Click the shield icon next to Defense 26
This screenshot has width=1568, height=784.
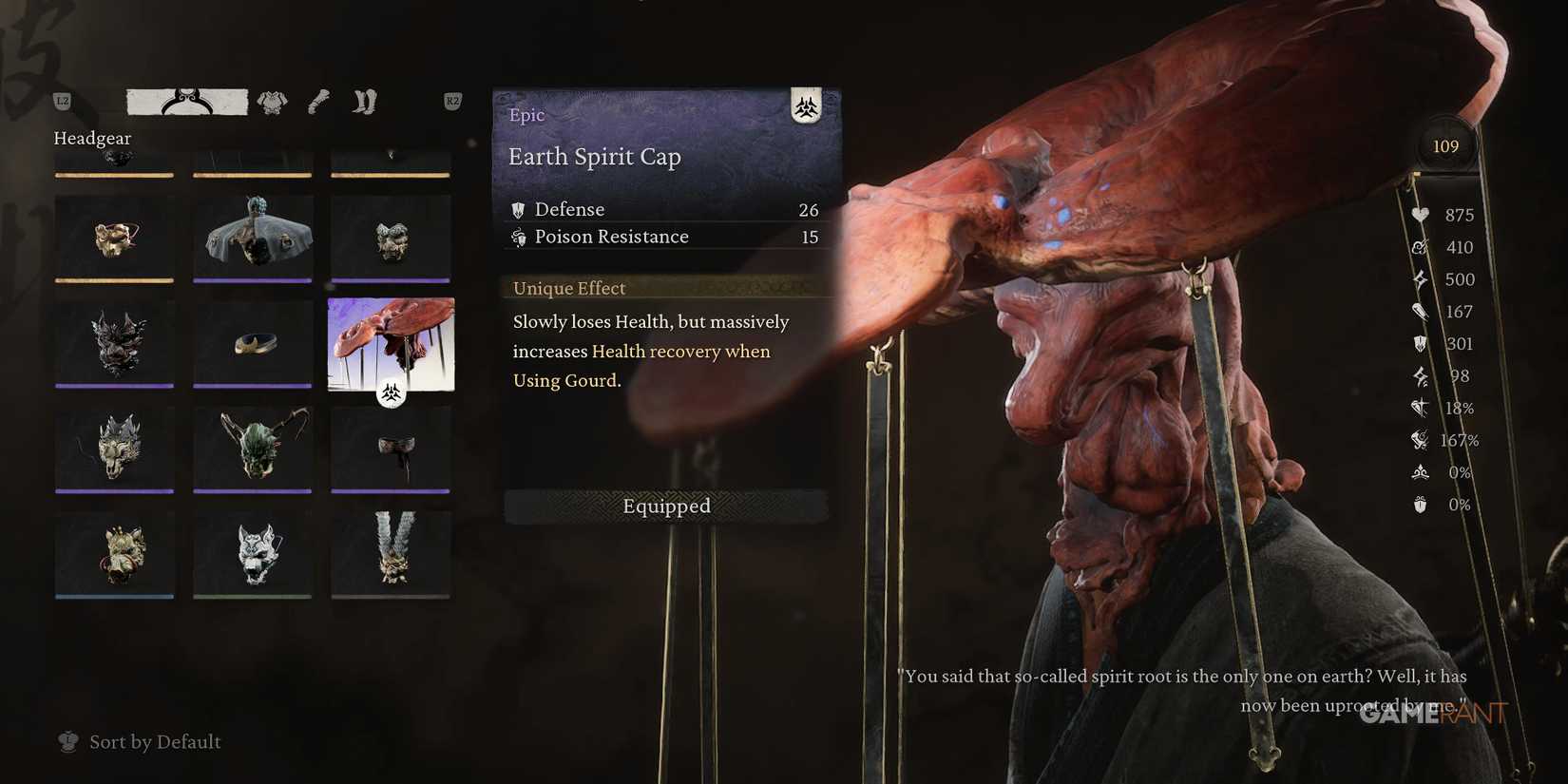coord(518,209)
